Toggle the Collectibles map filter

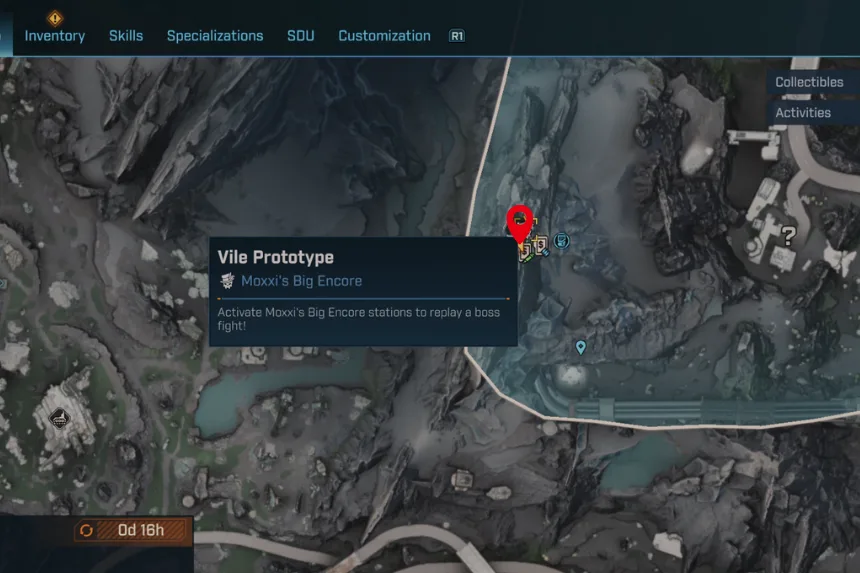point(809,82)
